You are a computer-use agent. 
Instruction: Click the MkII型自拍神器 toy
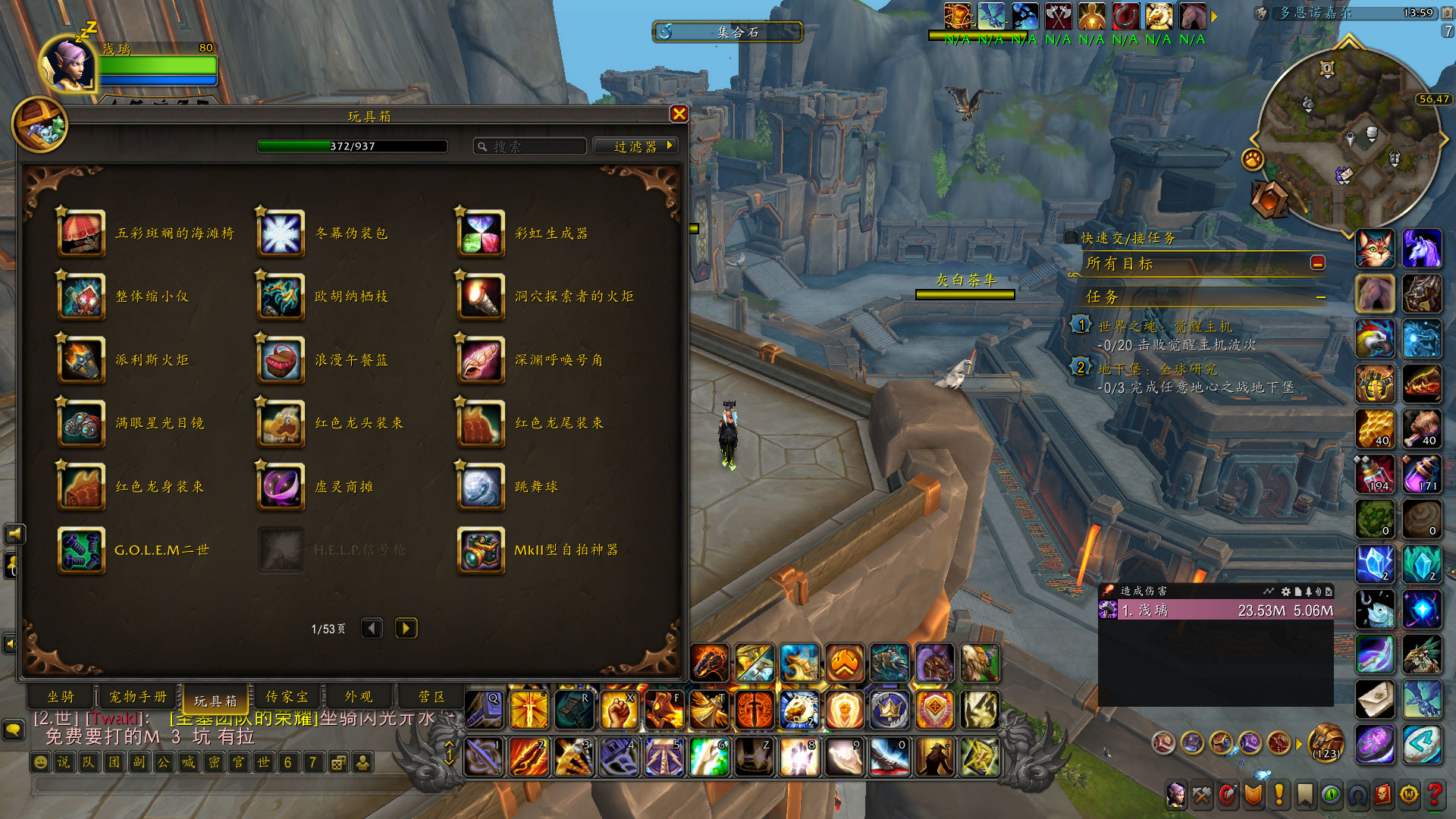point(481,550)
